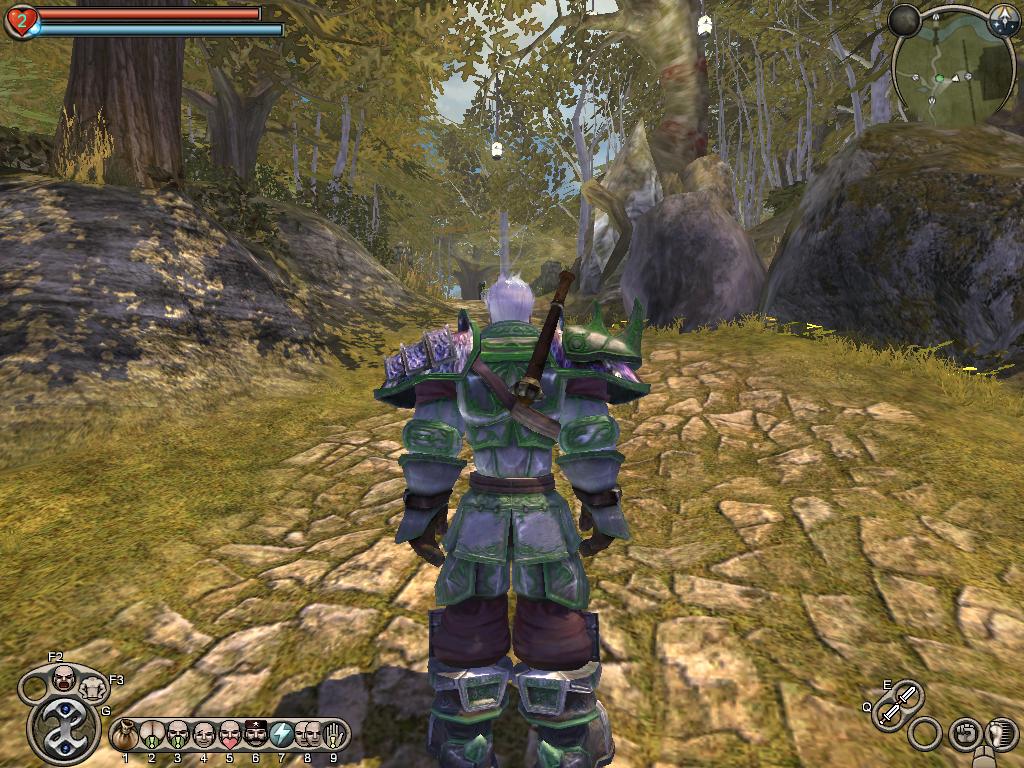Use the raised hand expression in slot 9

[x=333, y=735]
